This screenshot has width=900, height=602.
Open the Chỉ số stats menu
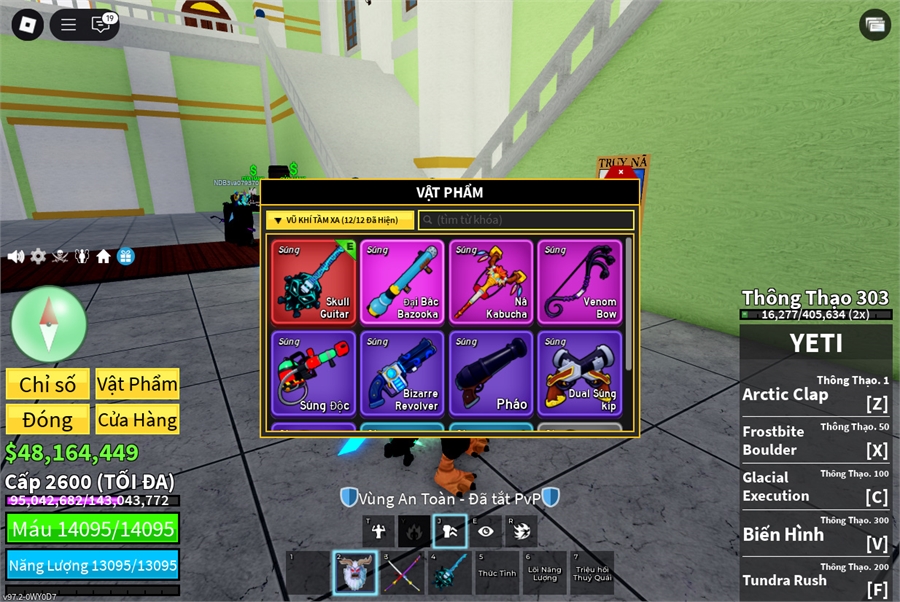click(x=47, y=385)
